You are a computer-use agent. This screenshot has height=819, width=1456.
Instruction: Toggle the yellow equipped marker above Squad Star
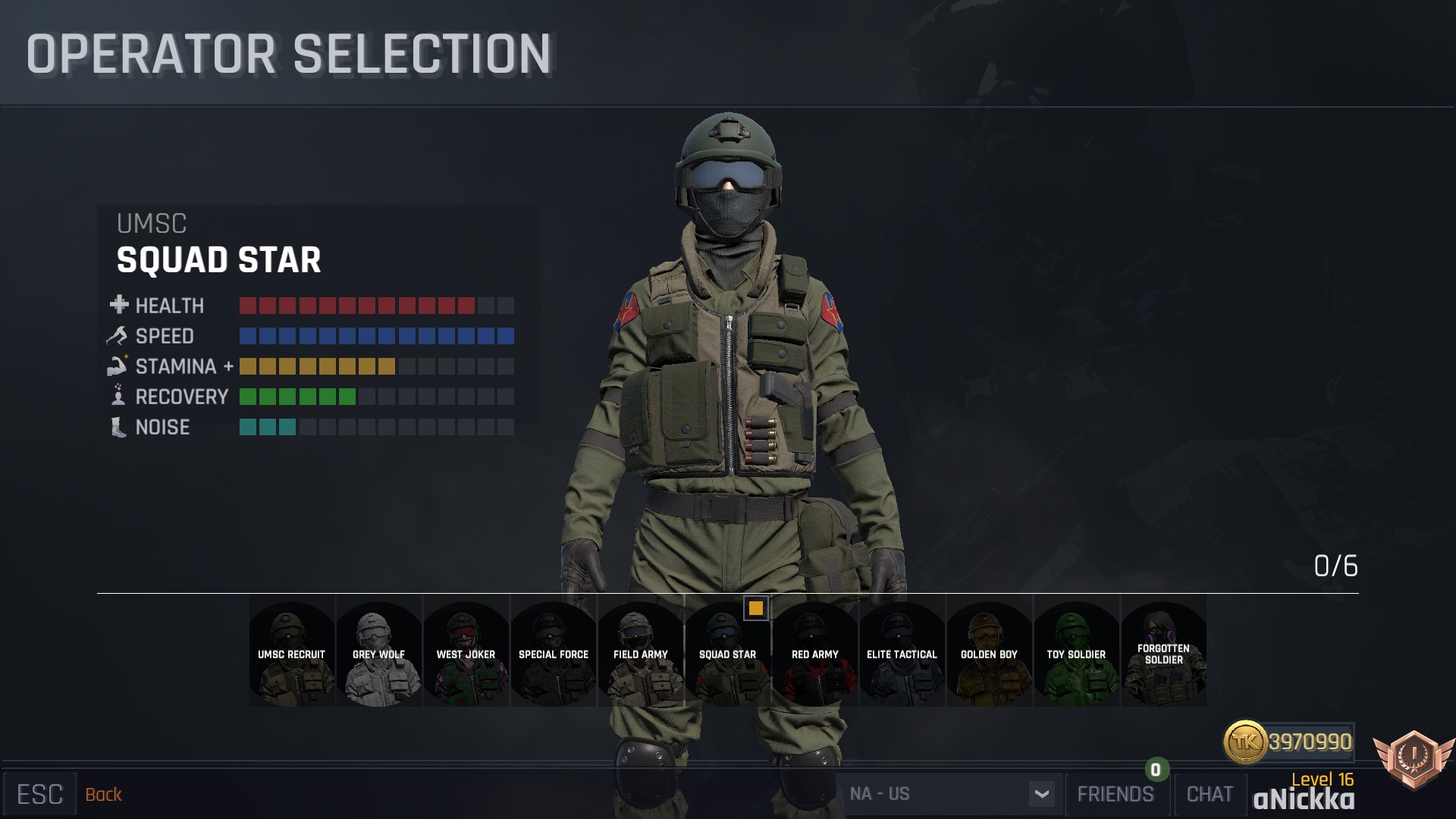[755, 608]
